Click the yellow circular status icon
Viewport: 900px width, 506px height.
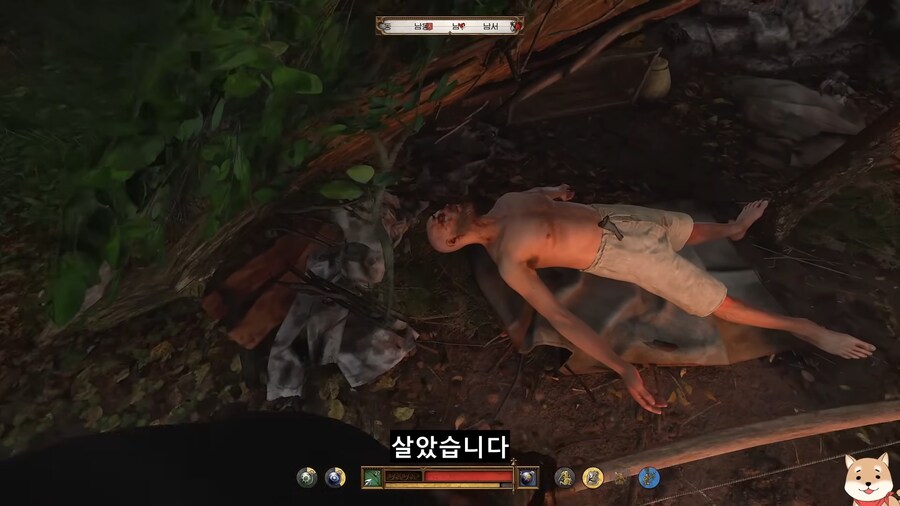pyautogui.click(x=593, y=477)
